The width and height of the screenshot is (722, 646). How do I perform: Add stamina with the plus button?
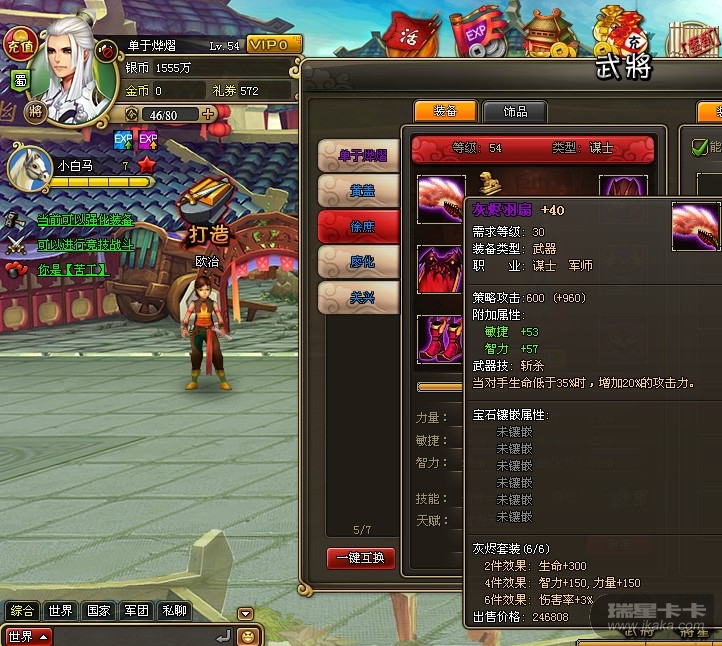click(x=208, y=114)
